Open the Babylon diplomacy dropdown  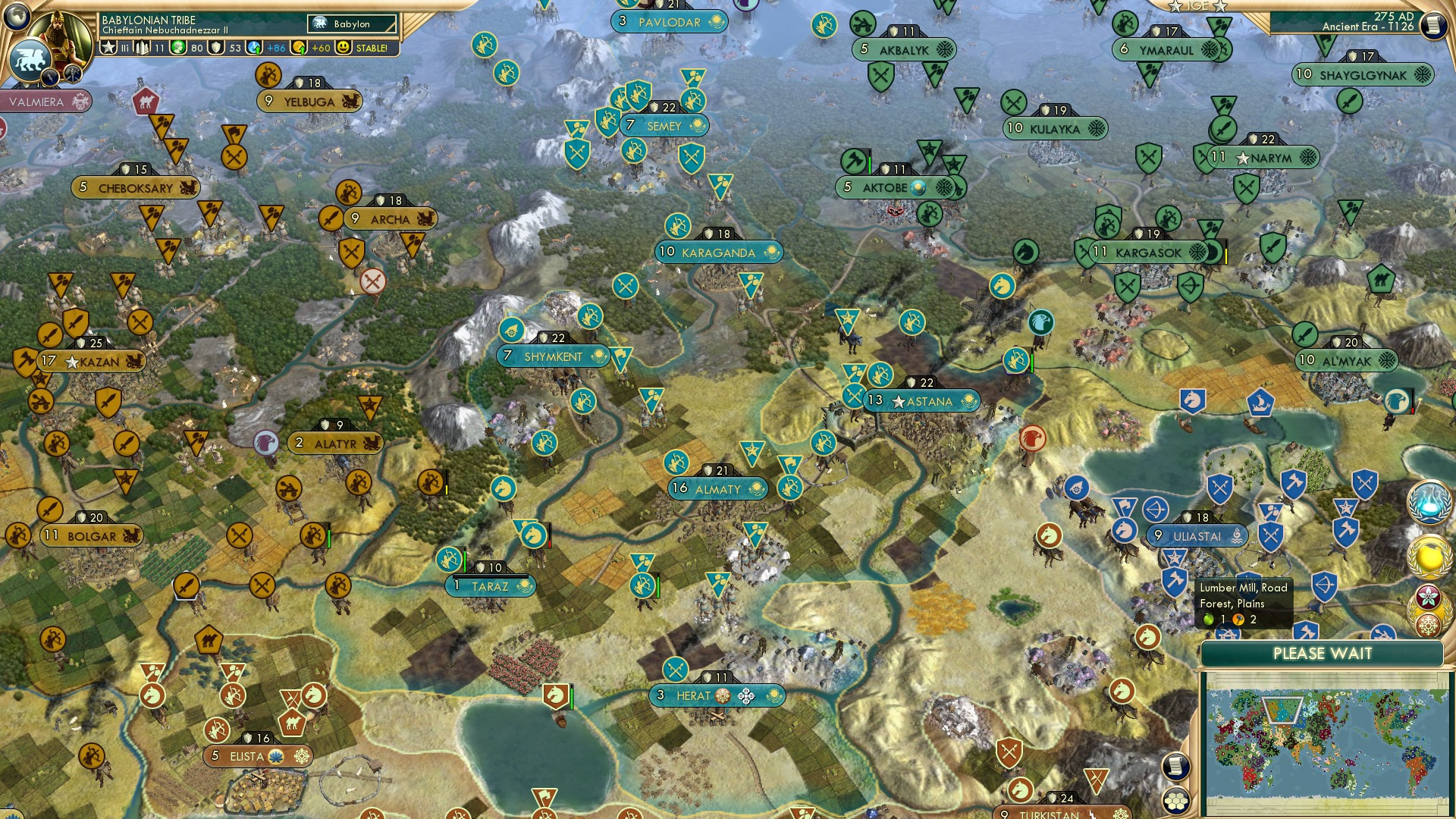pos(353,24)
